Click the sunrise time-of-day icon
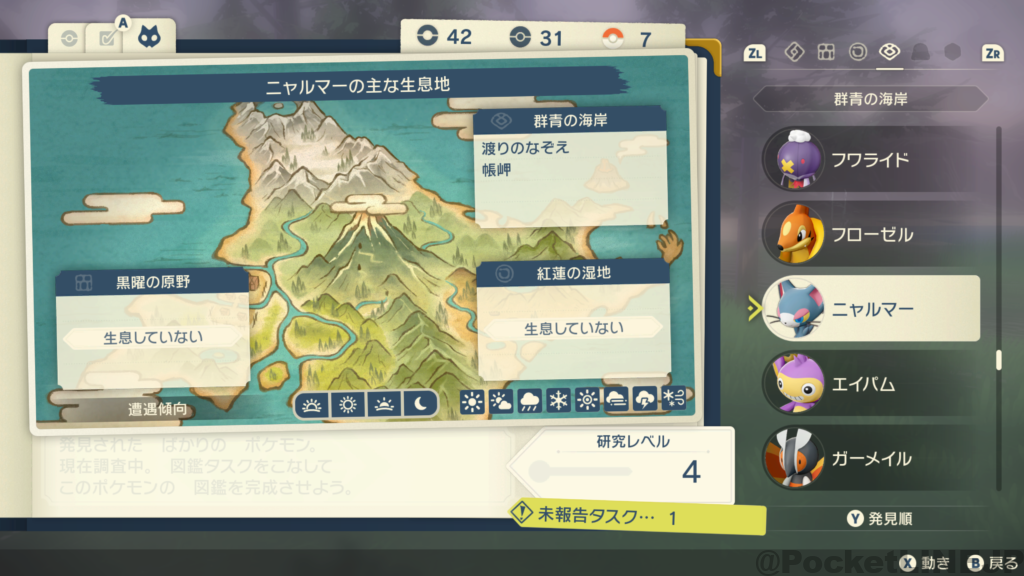 pyautogui.click(x=313, y=404)
